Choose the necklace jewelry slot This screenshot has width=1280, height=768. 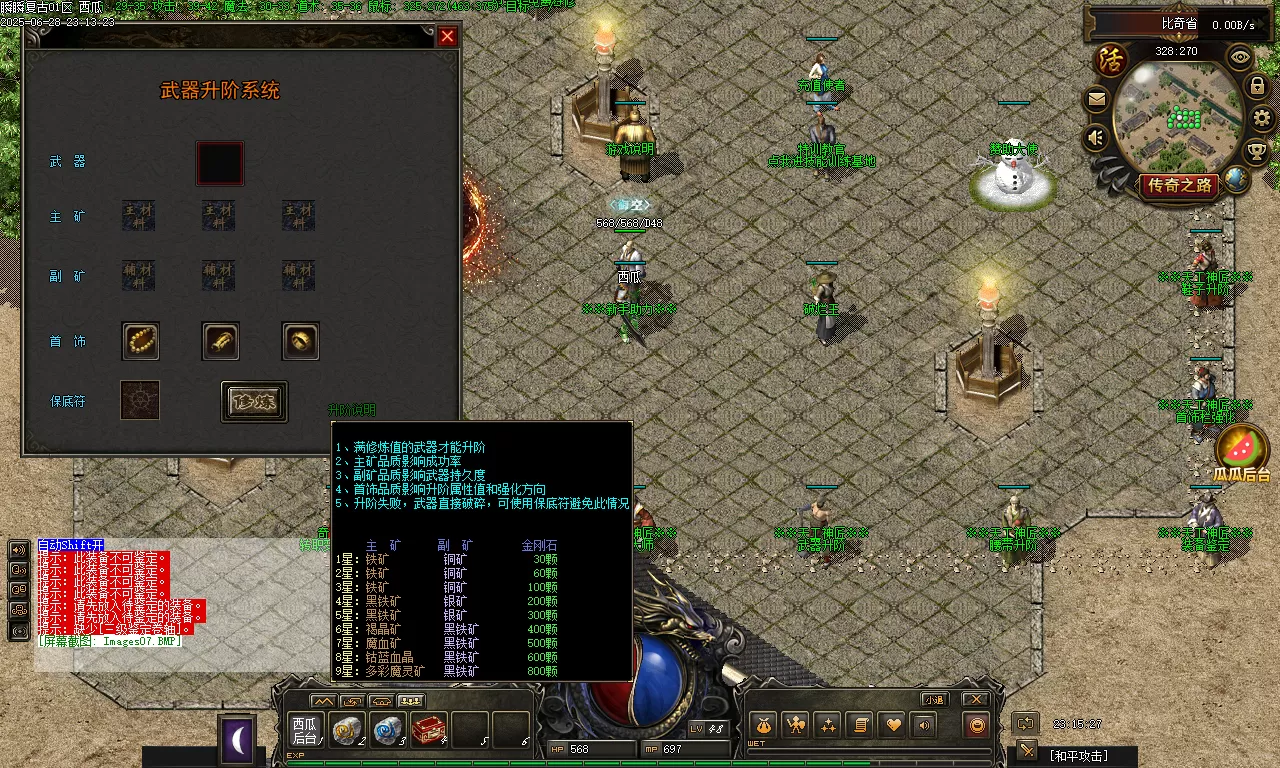pyautogui.click(x=140, y=341)
